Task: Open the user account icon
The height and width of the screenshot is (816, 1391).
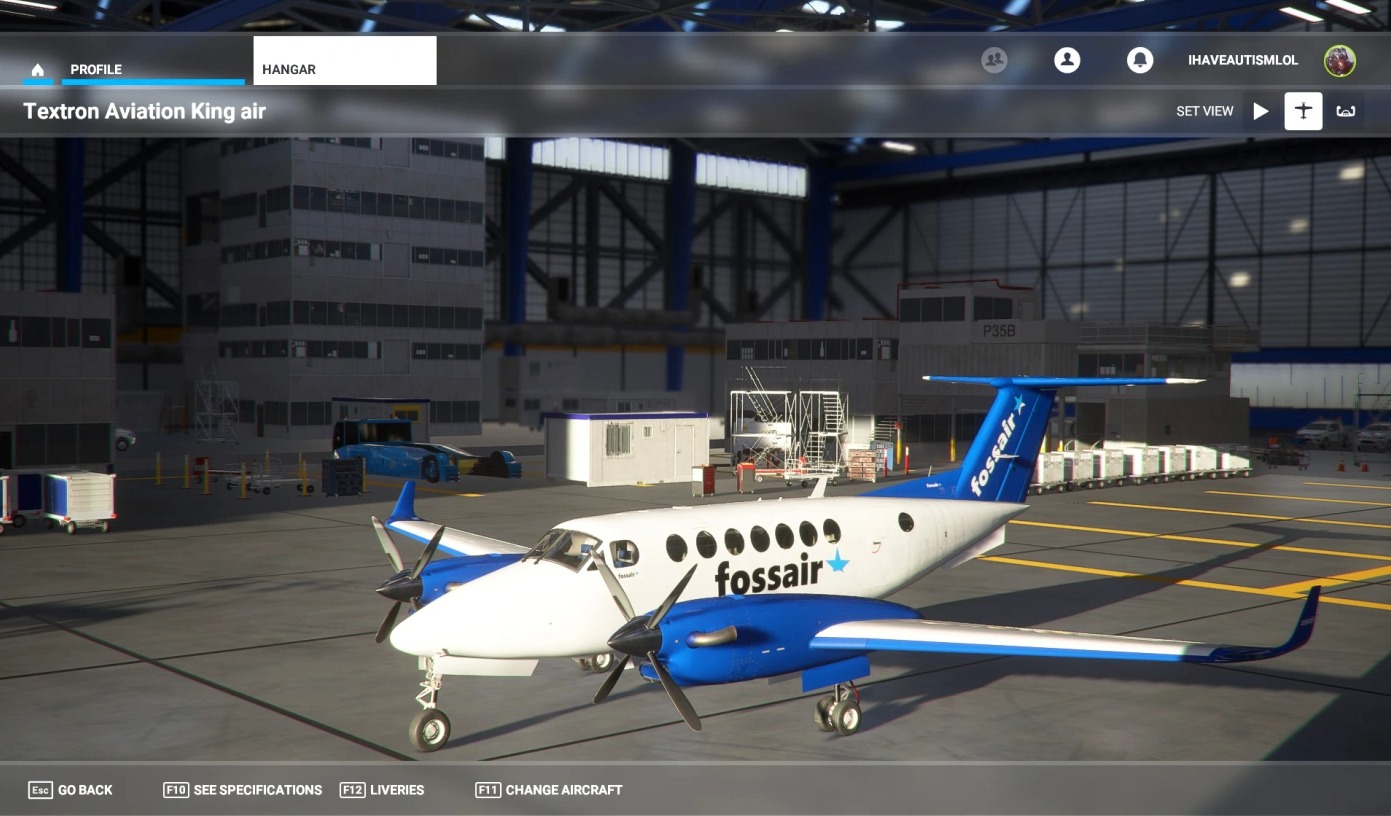Action: pyautogui.click(x=1067, y=60)
